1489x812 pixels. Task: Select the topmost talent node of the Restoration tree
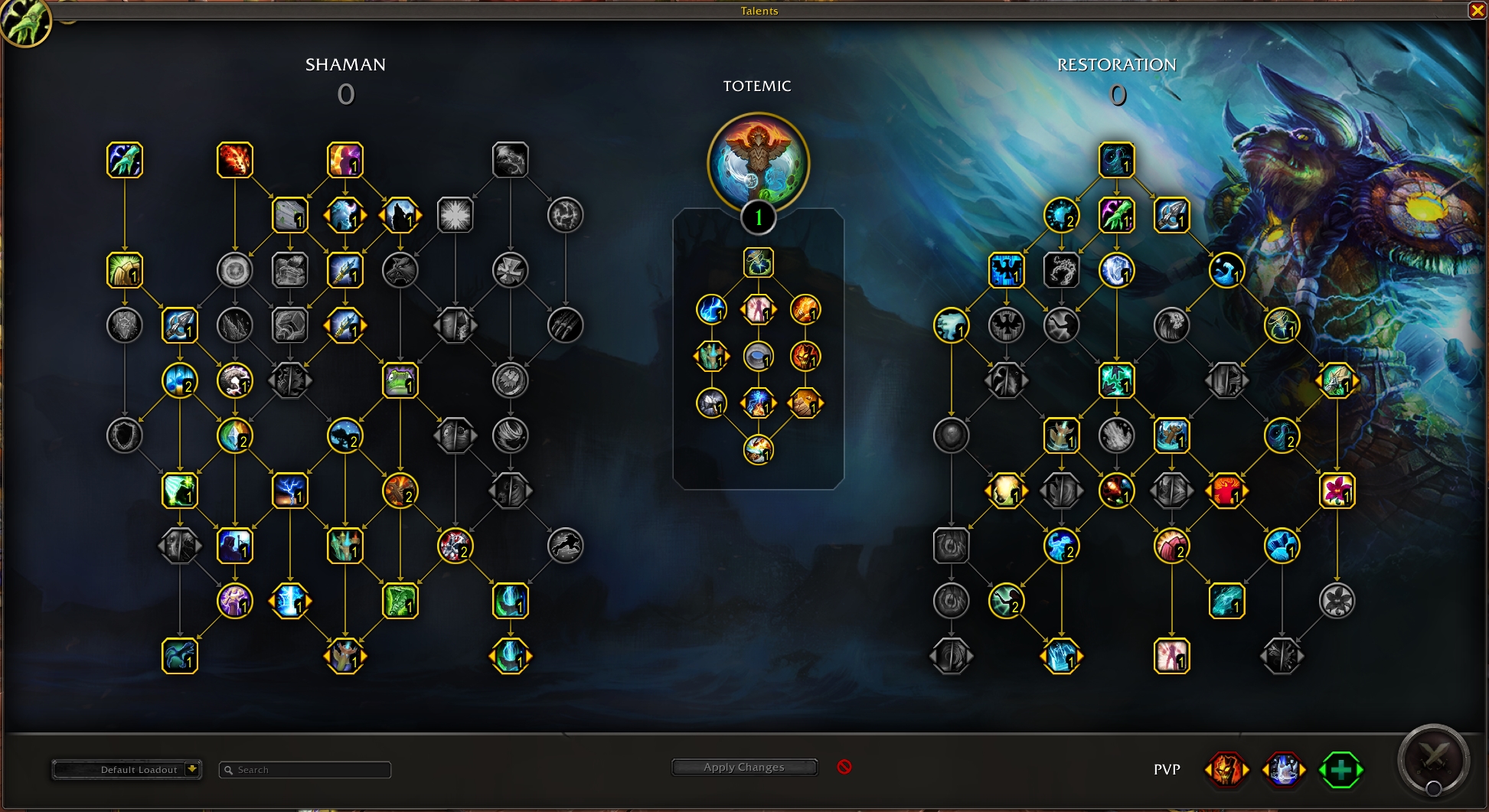click(1117, 161)
